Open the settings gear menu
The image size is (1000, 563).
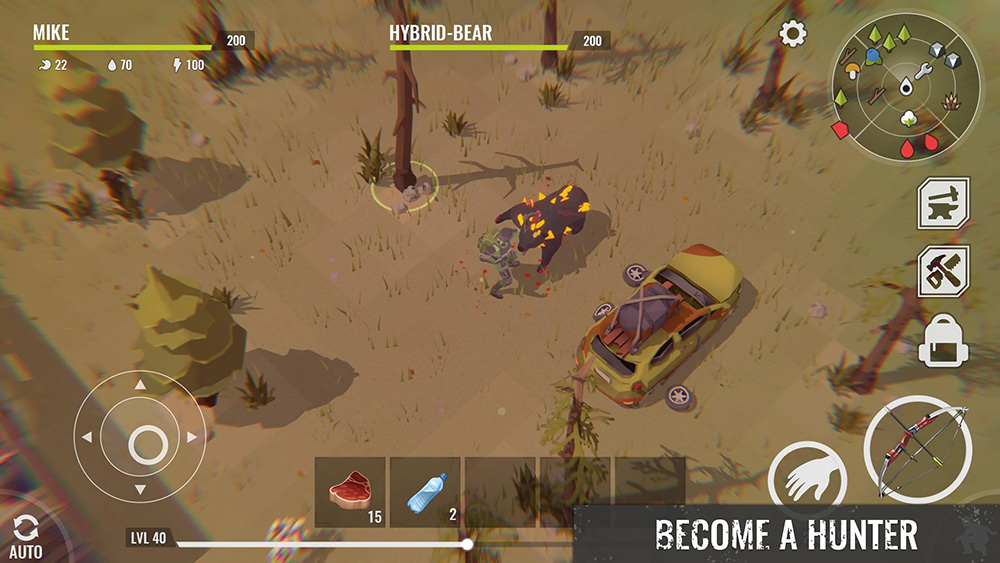tap(793, 34)
